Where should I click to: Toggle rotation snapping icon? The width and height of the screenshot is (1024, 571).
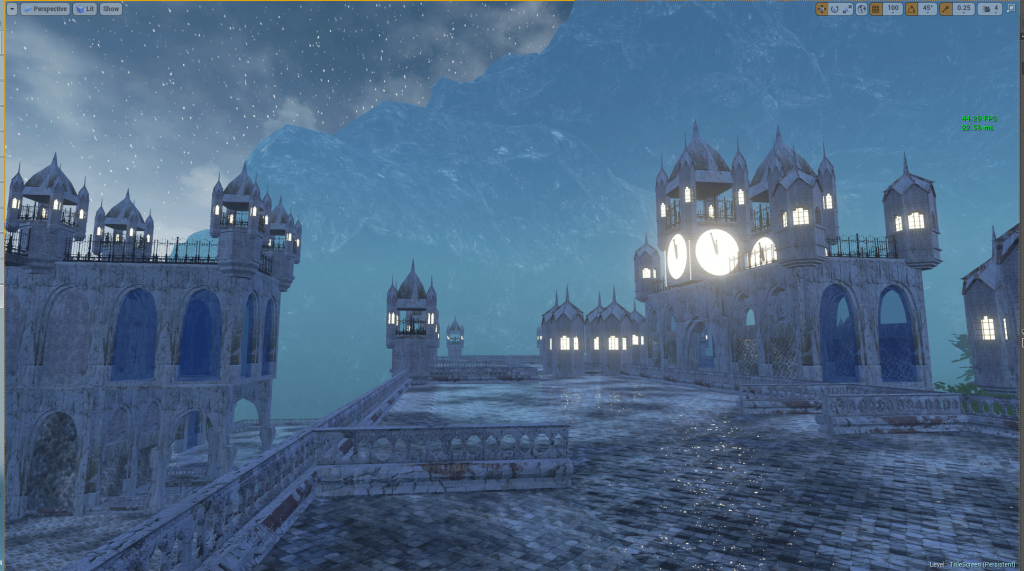pyautogui.click(x=911, y=9)
